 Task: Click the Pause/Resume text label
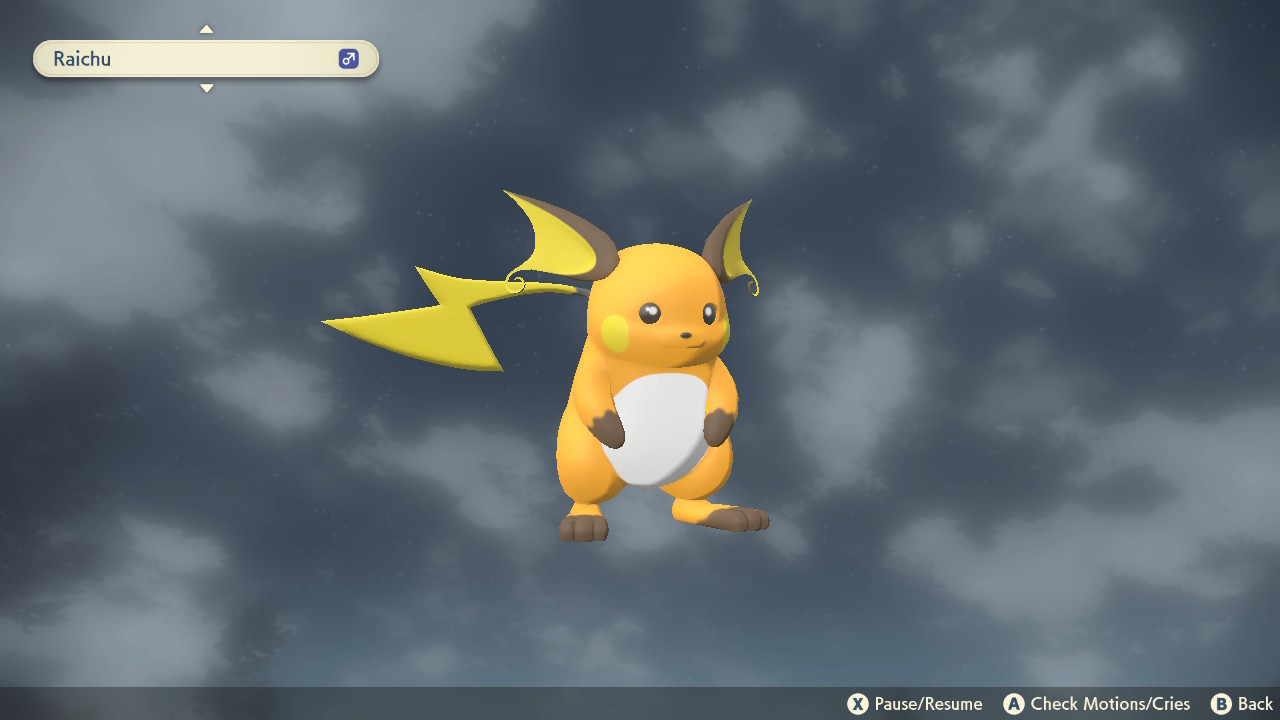click(x=928, y=704)
